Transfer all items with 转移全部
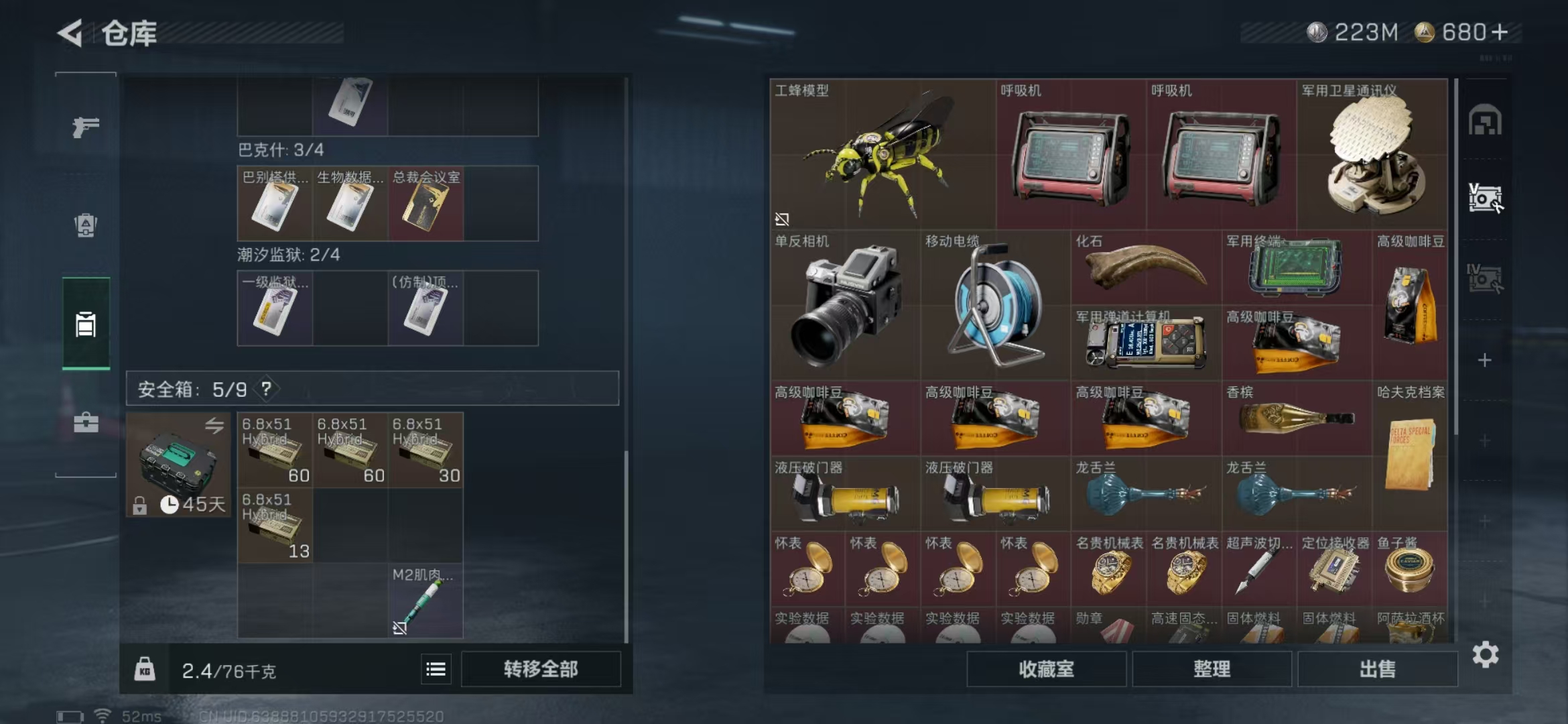Viewport: 1568px width, 724px height. click(540, 669)
